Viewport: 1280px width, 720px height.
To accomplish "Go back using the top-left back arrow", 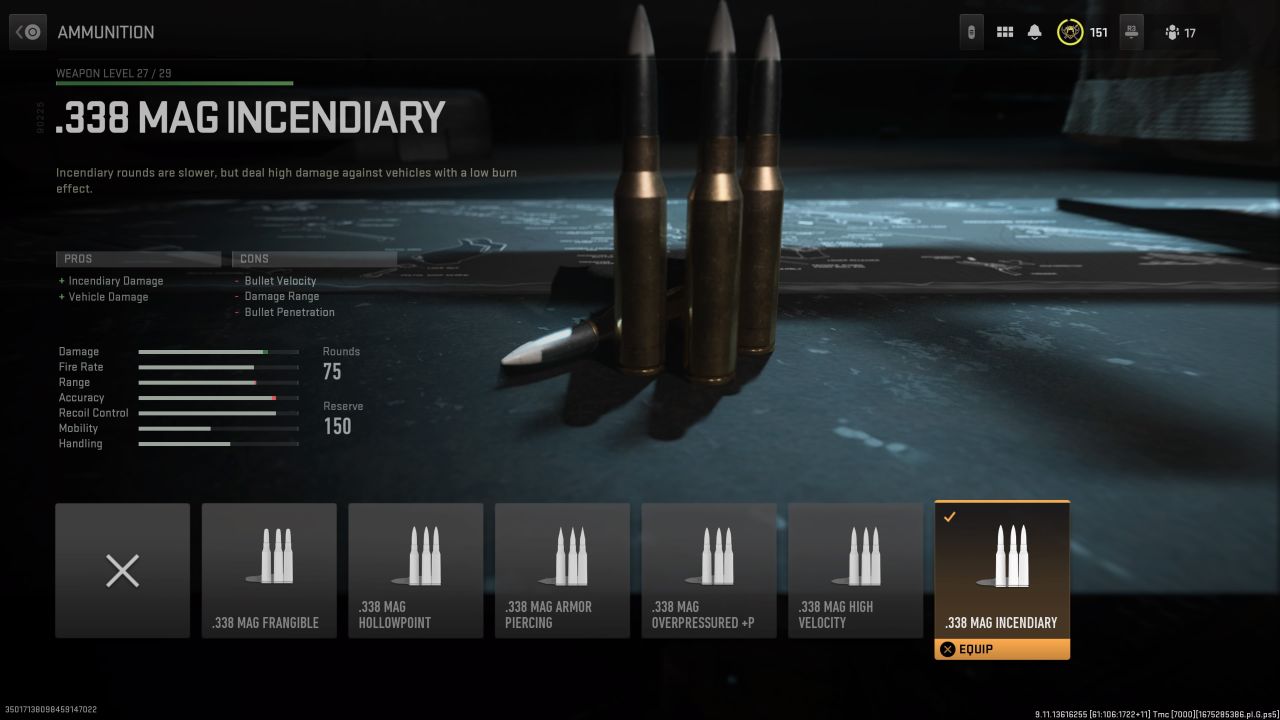I will pos(28,32).
